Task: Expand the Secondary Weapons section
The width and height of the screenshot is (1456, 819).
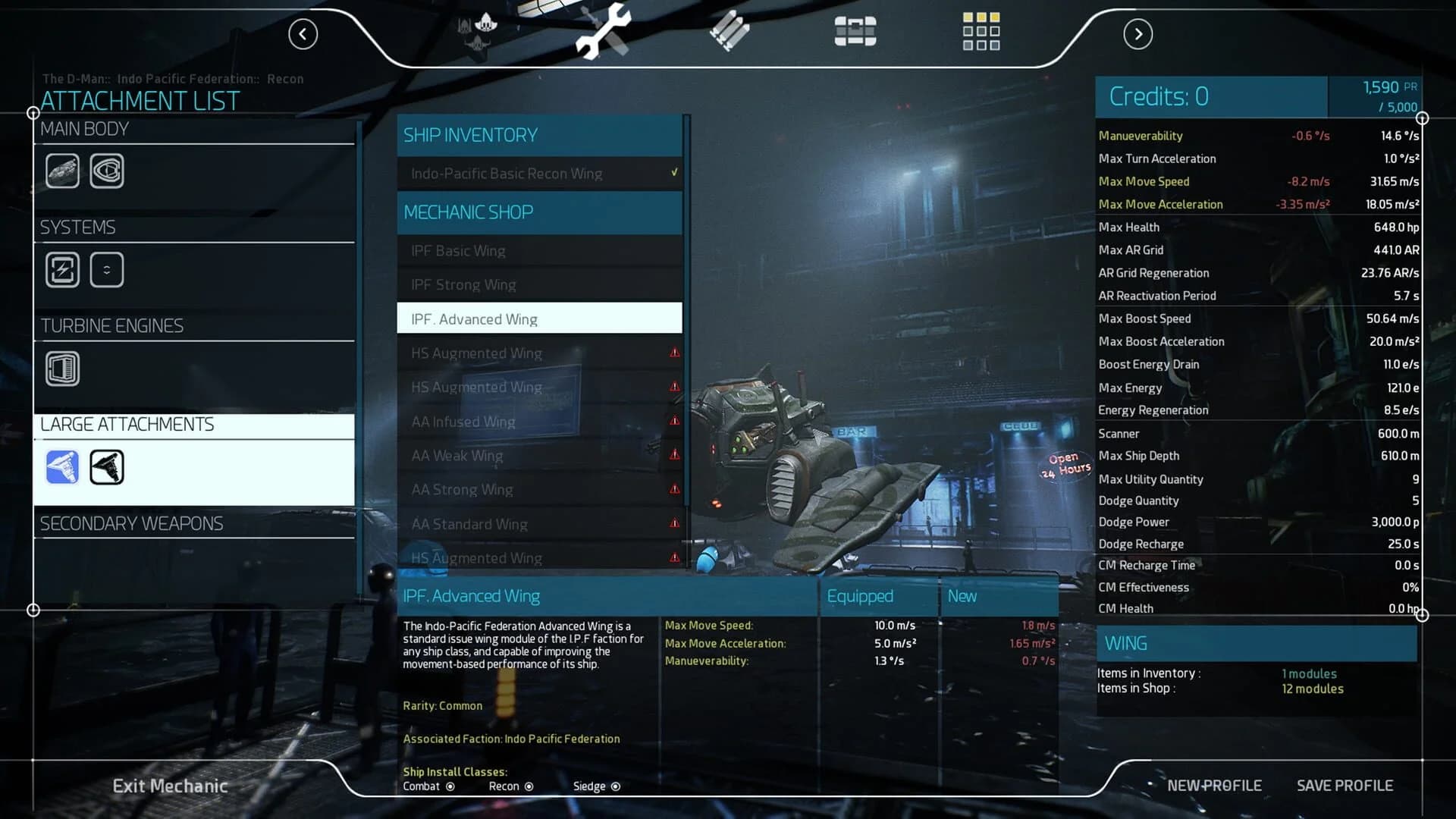Action: coord(131,523)
